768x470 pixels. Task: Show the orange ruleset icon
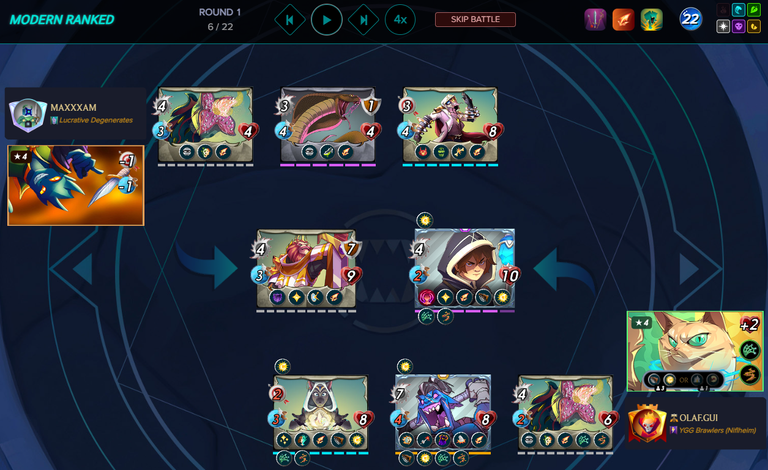[623, 20]
